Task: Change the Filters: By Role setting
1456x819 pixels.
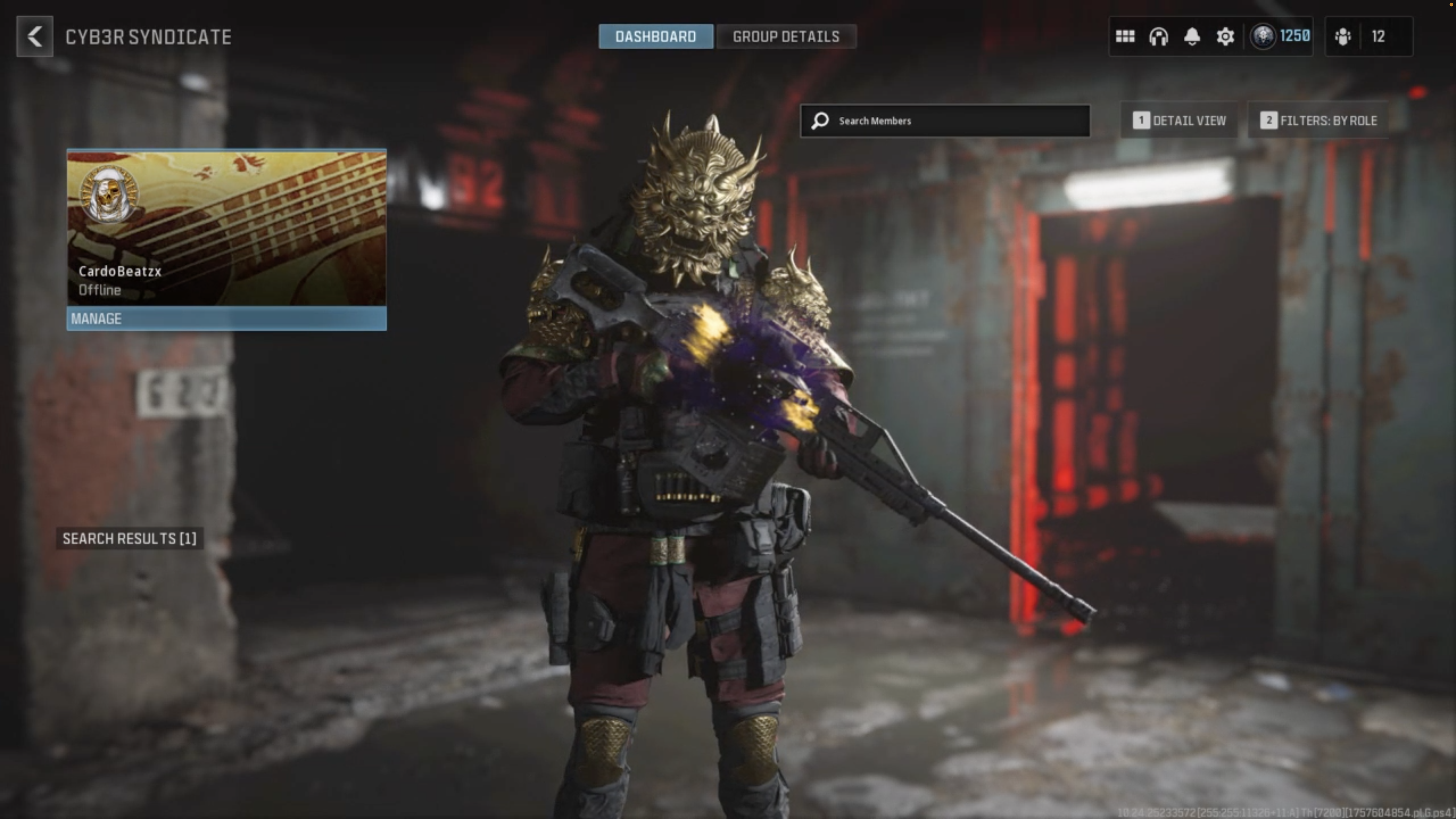Action: tap(1318, 121)
